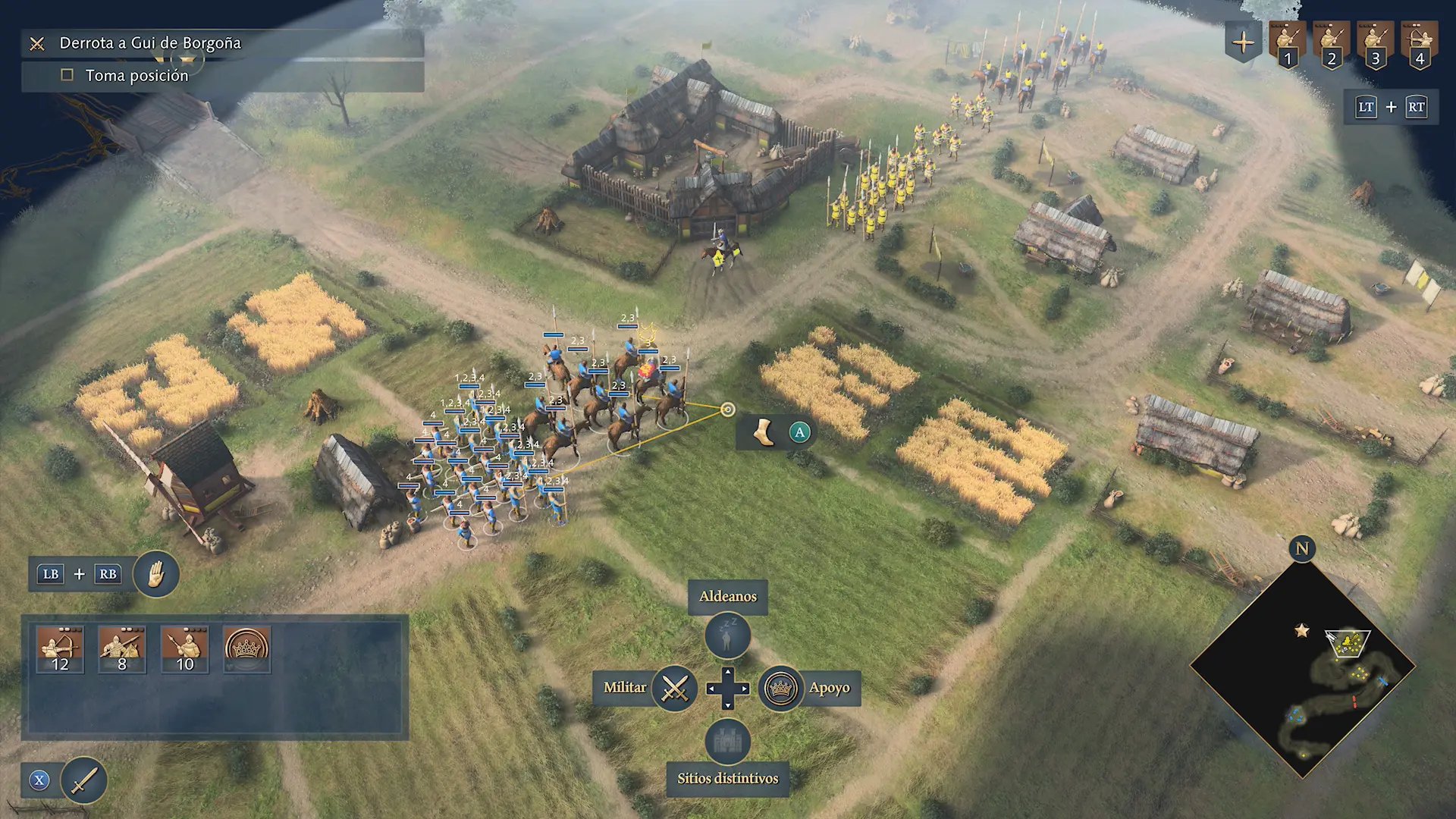The width and height of the screenshot is (1456, 819).
Task: Select control group 3 badge
Action: 1375,44
